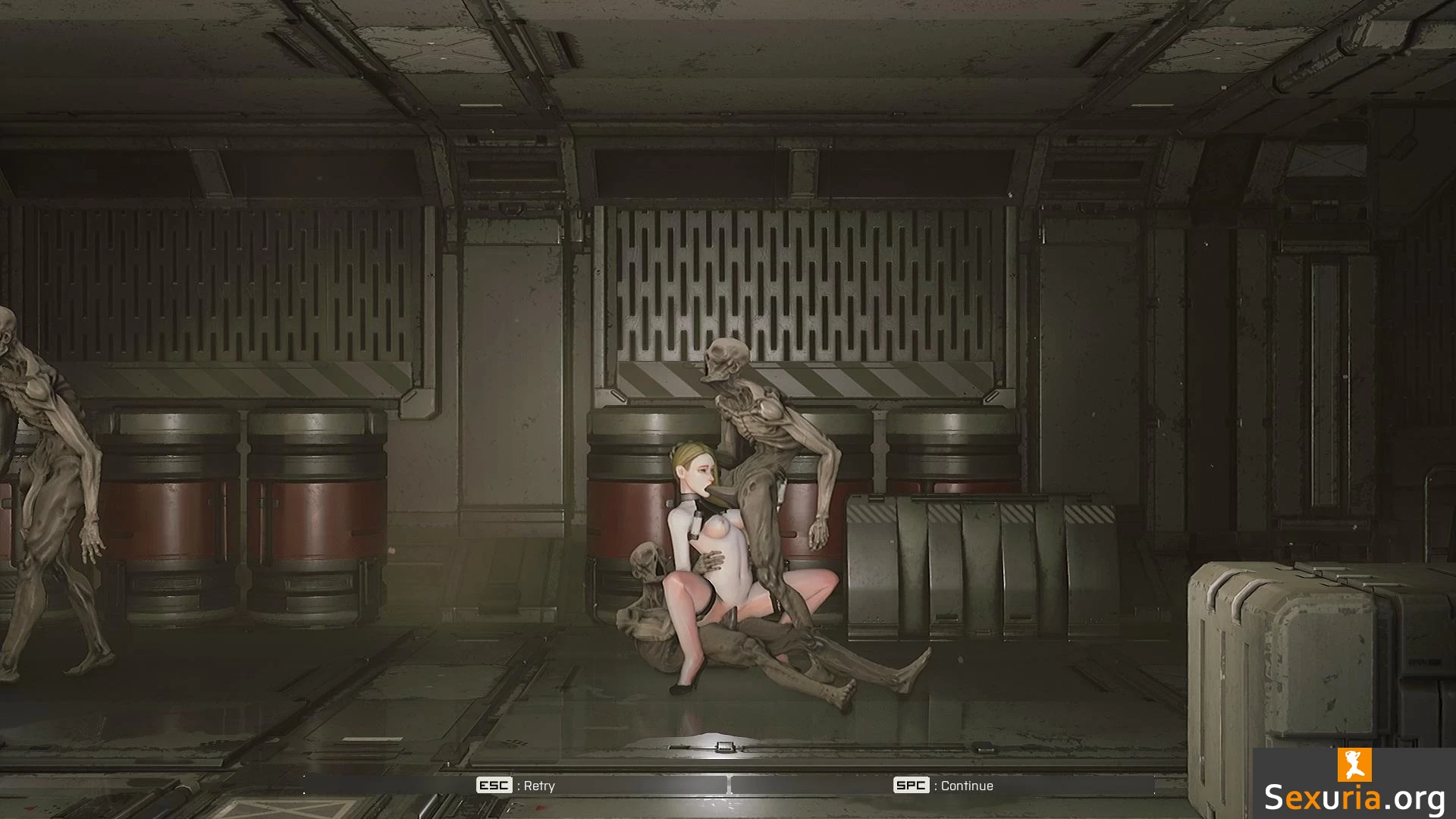
Task: Choose the Retry option
Action: (516, 786)
